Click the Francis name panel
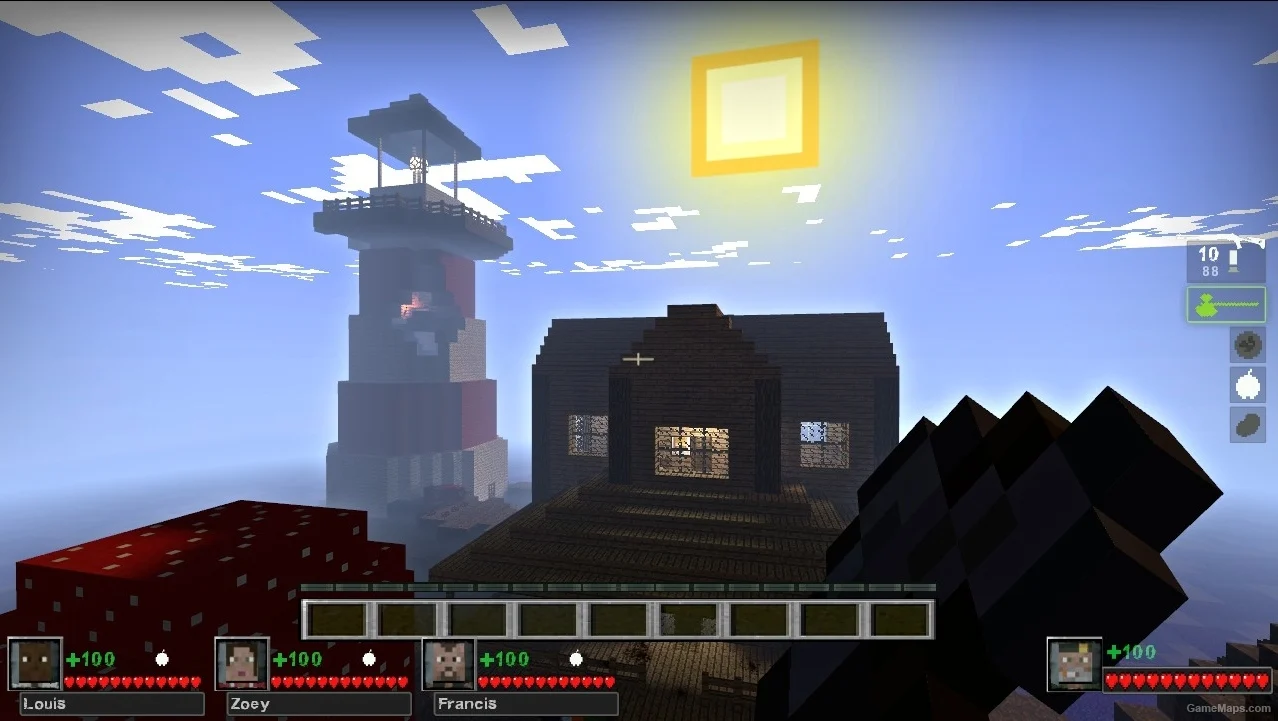The width and height of the screenshot is (1278, 721). (525, 704)
